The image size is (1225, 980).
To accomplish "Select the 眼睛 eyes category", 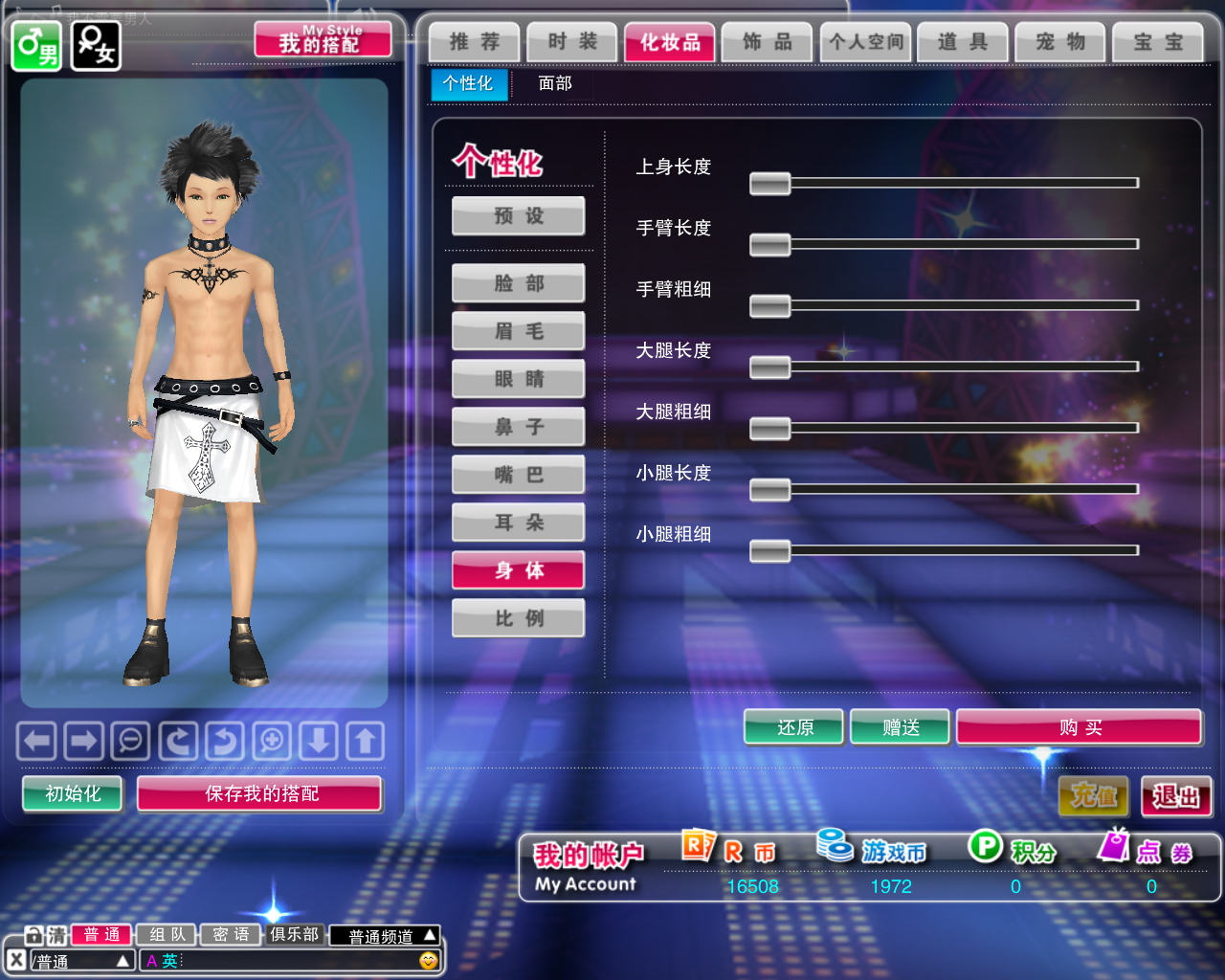I will click(519, 379).
